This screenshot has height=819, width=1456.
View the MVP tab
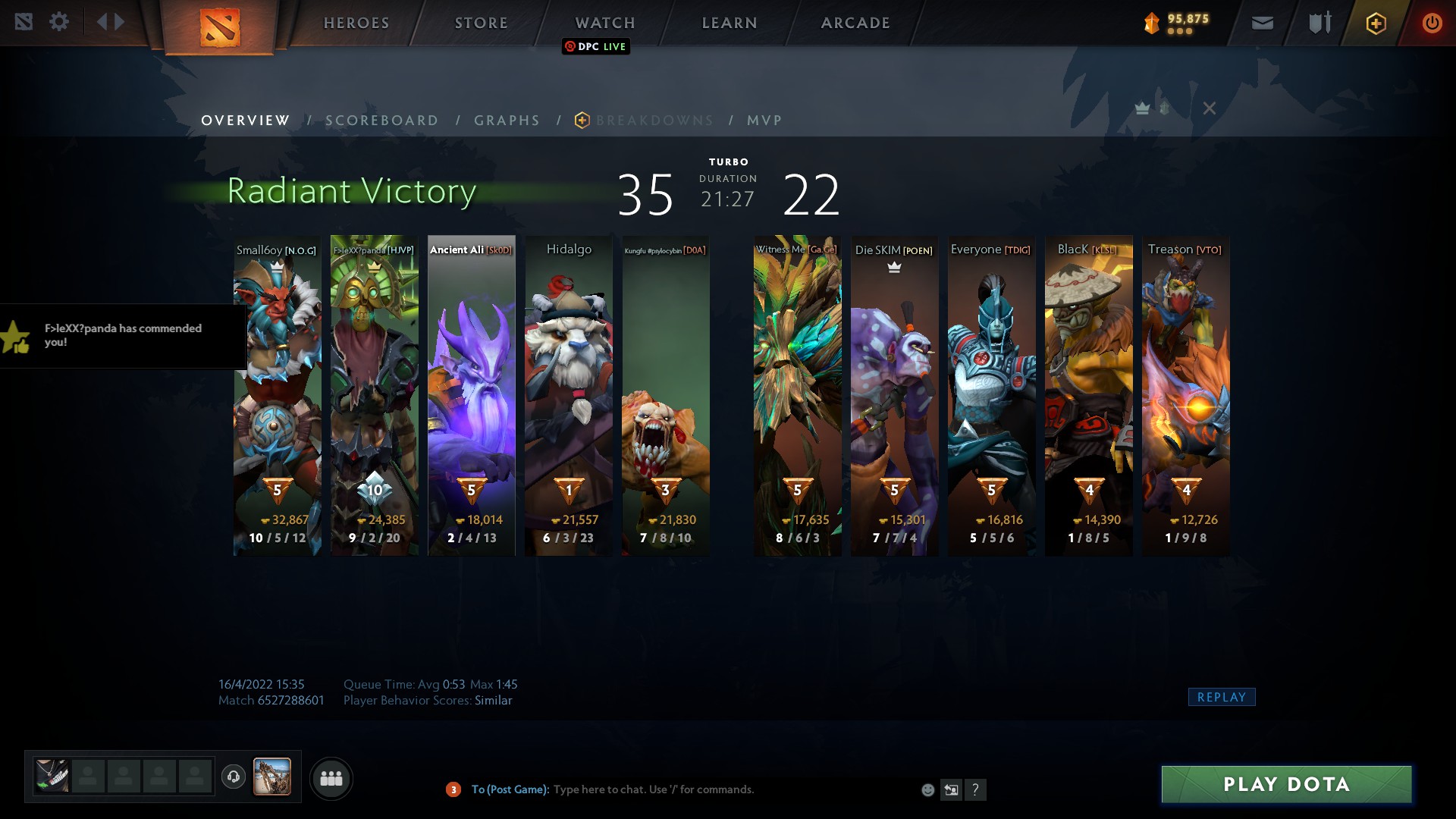764,121
